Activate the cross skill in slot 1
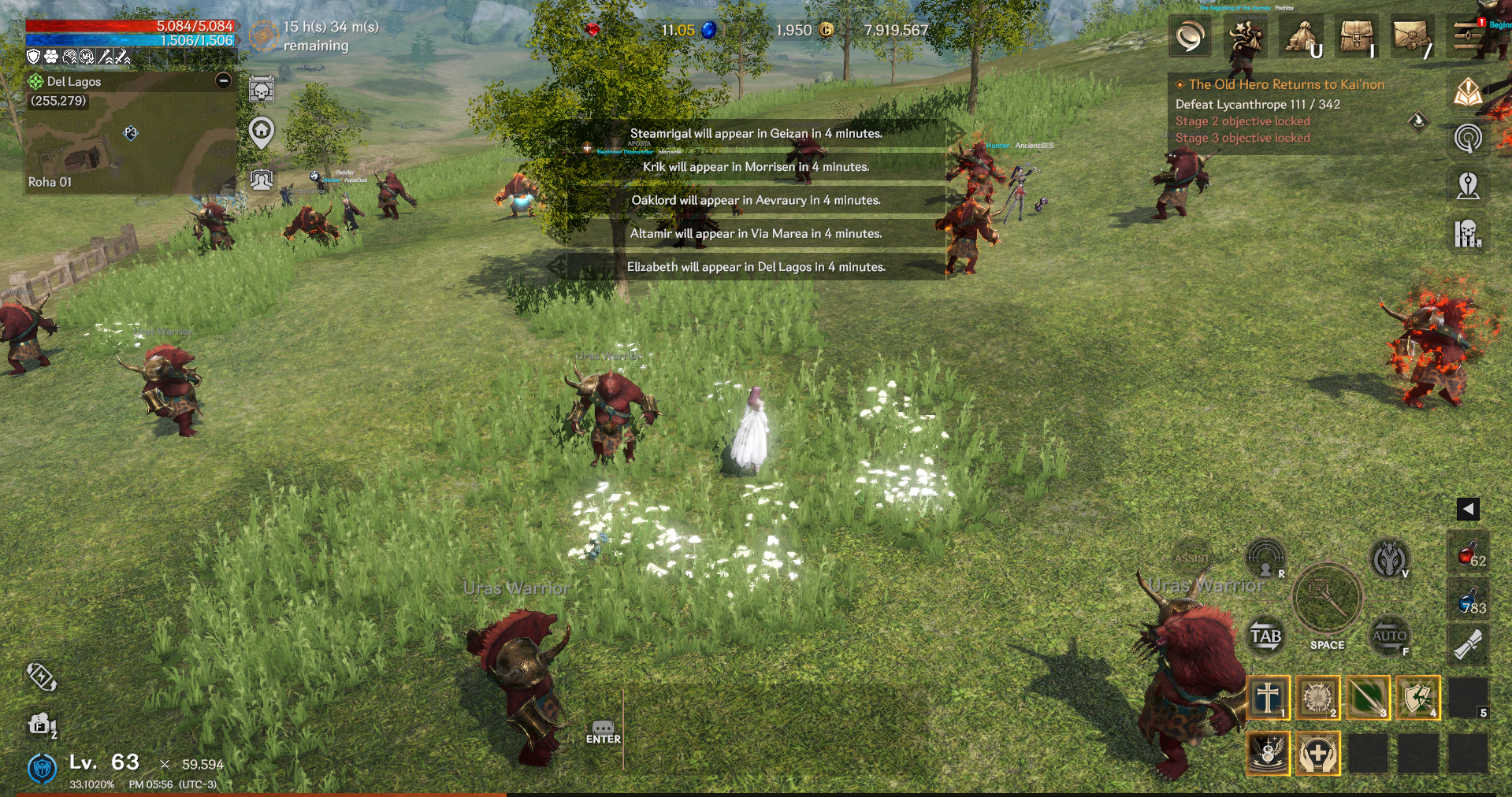1512x797 pixels. tap(1268, 698)
